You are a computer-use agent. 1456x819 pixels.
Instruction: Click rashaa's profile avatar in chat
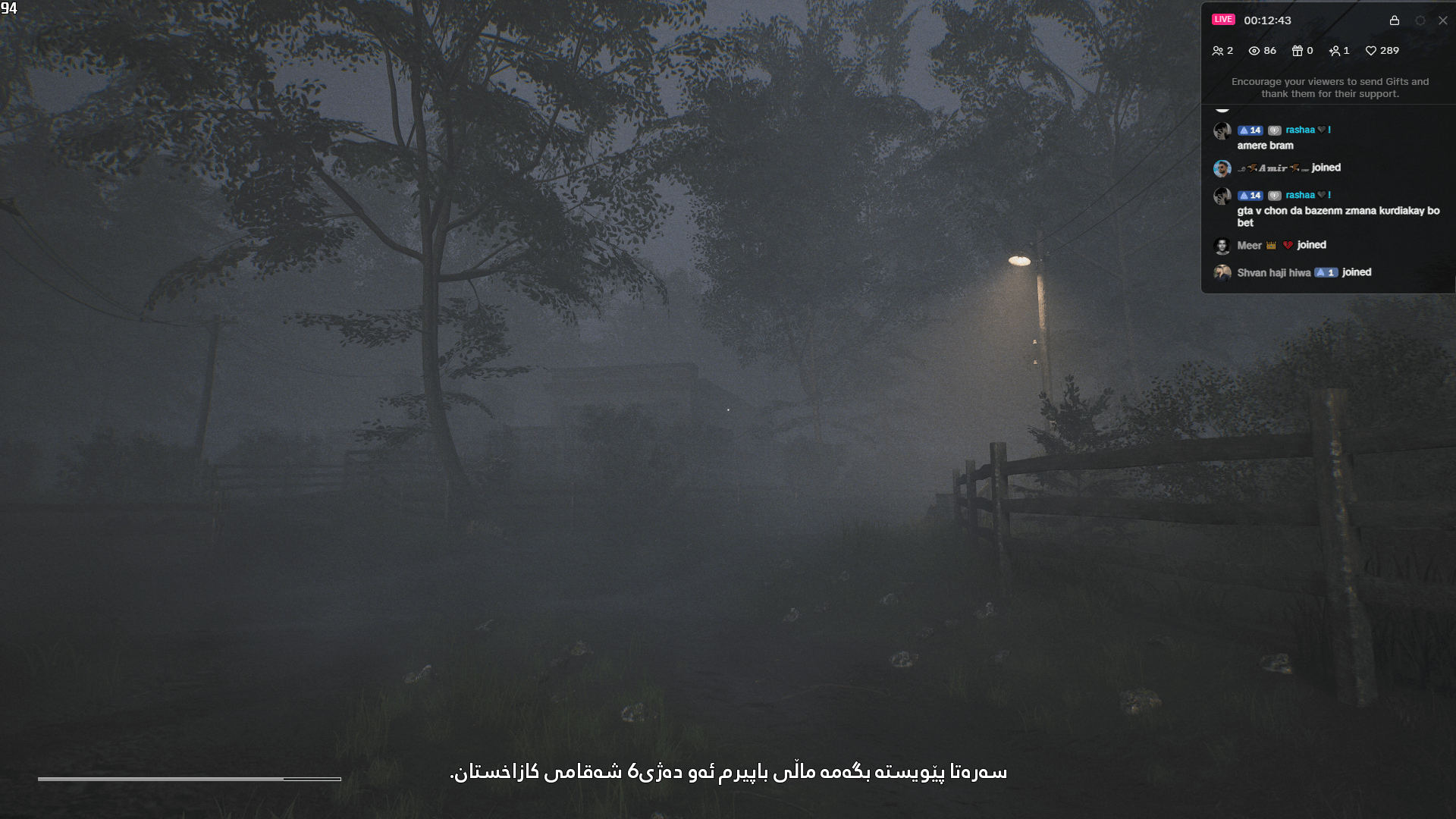(1222, 131)
